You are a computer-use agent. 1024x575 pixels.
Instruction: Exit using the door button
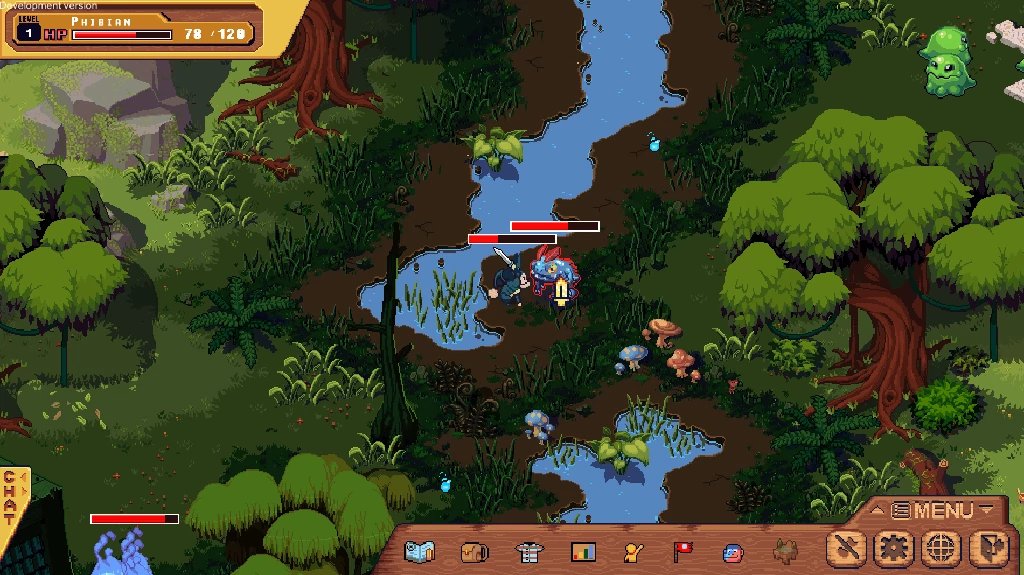[x=988, y=548]
